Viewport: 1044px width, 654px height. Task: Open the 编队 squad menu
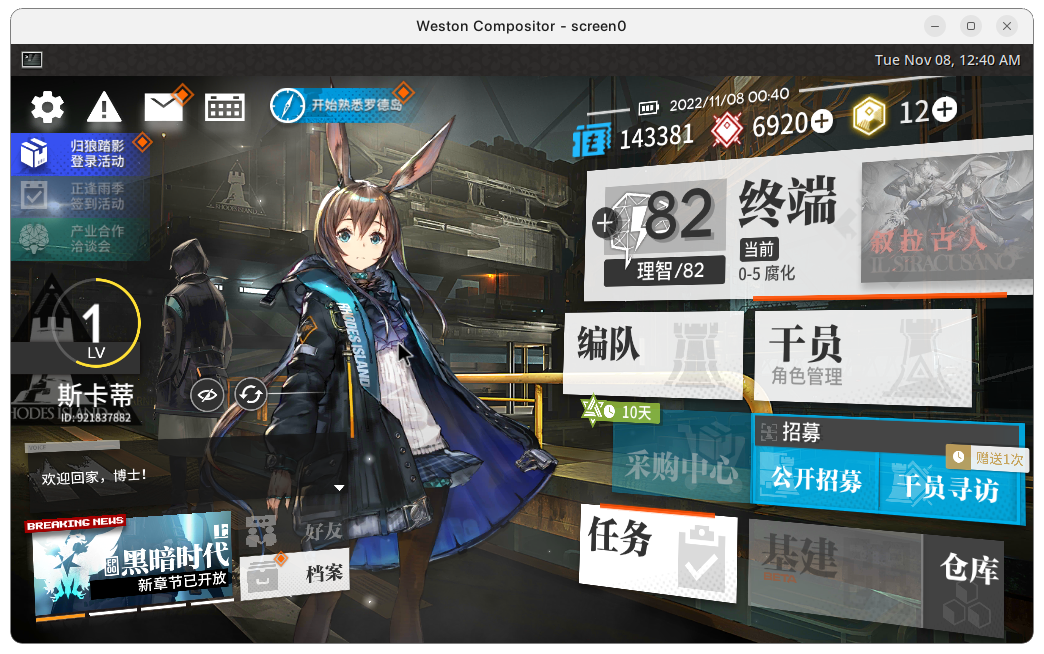coord(652,351)
